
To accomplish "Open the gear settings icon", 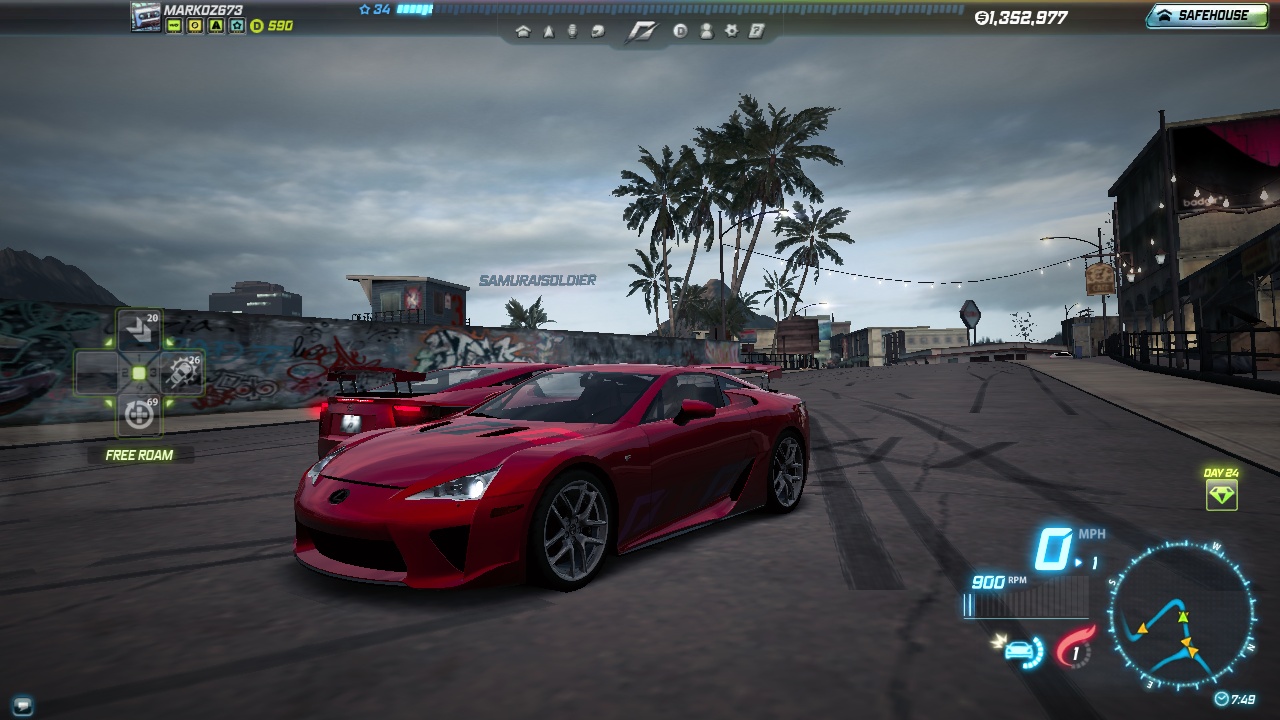I will tap(731, 31).
